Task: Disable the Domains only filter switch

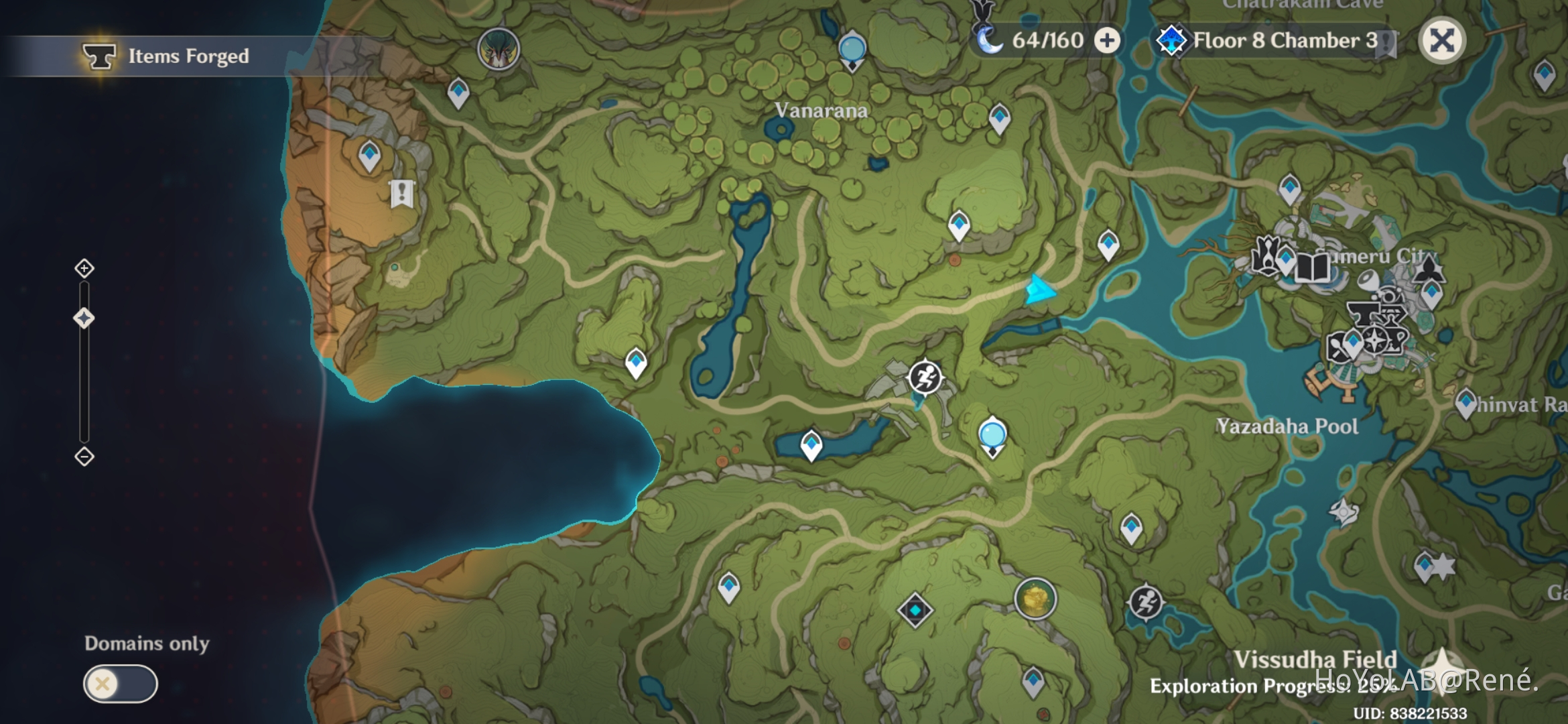Action: [119, 684]
